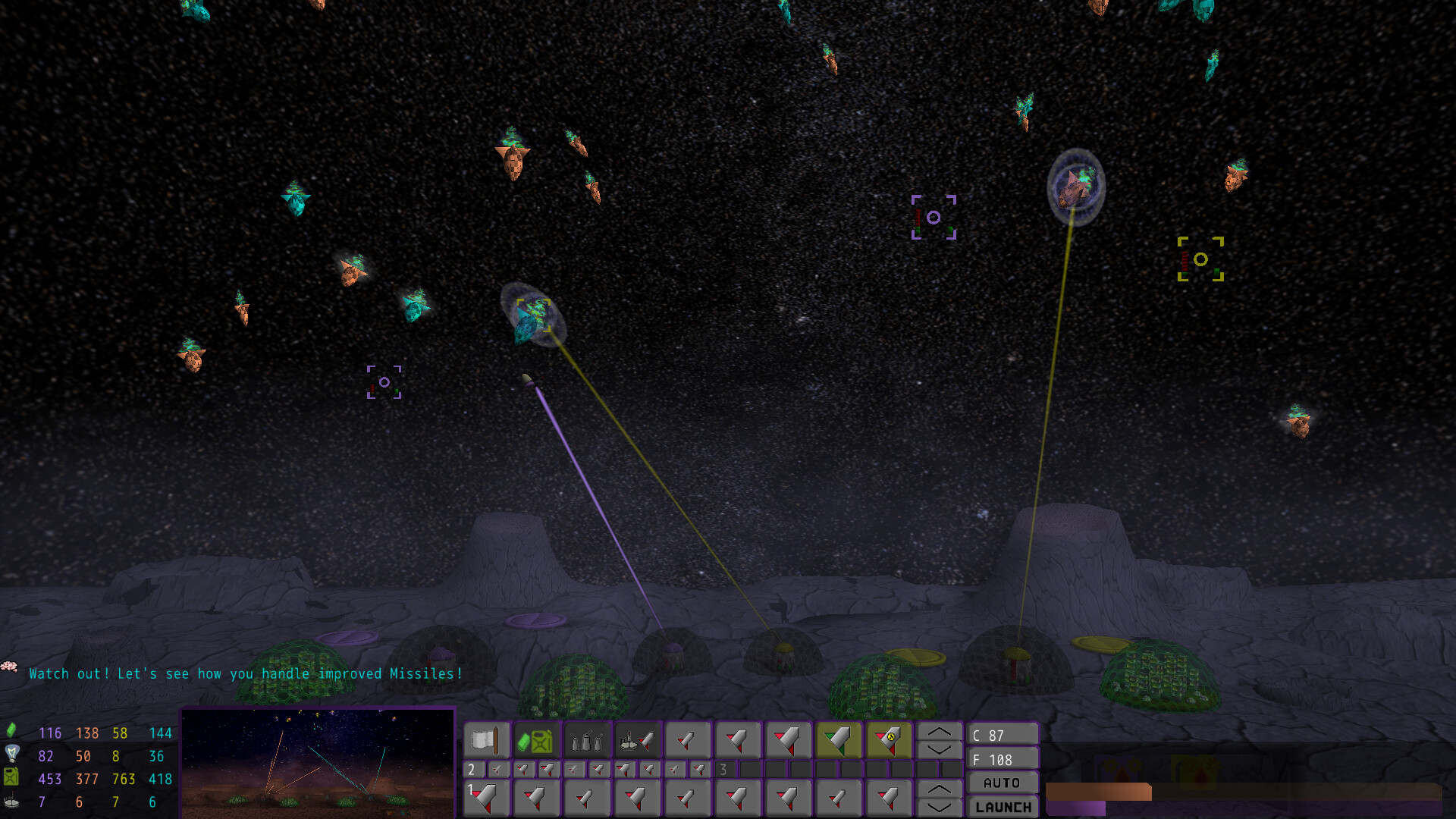This screenshot has height=819, width=1456.
Task: Click the C 87 counter button
Action: [1003, 735]
